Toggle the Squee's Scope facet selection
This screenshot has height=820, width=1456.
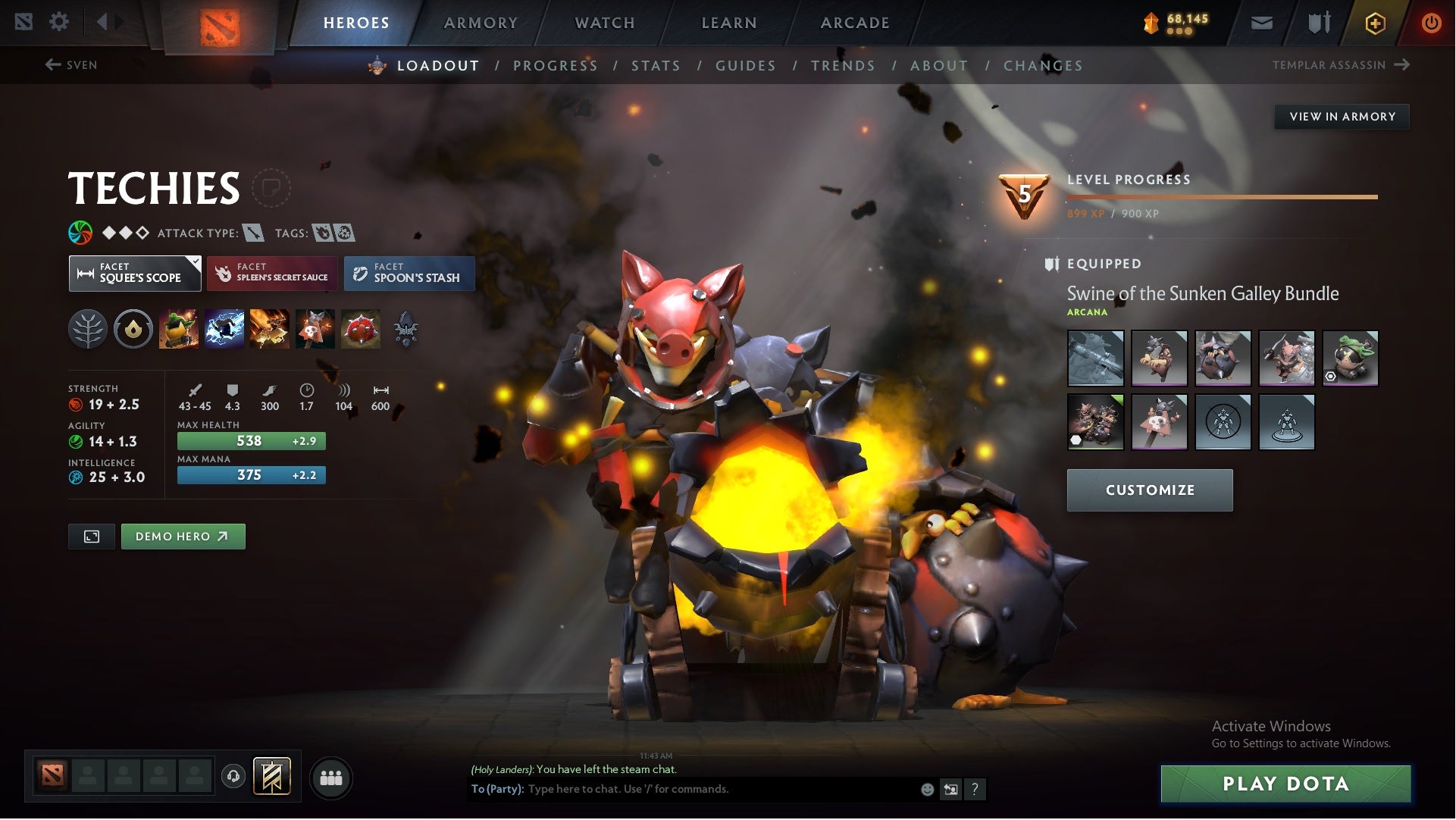pyautogui.click(x=135, y=273)
